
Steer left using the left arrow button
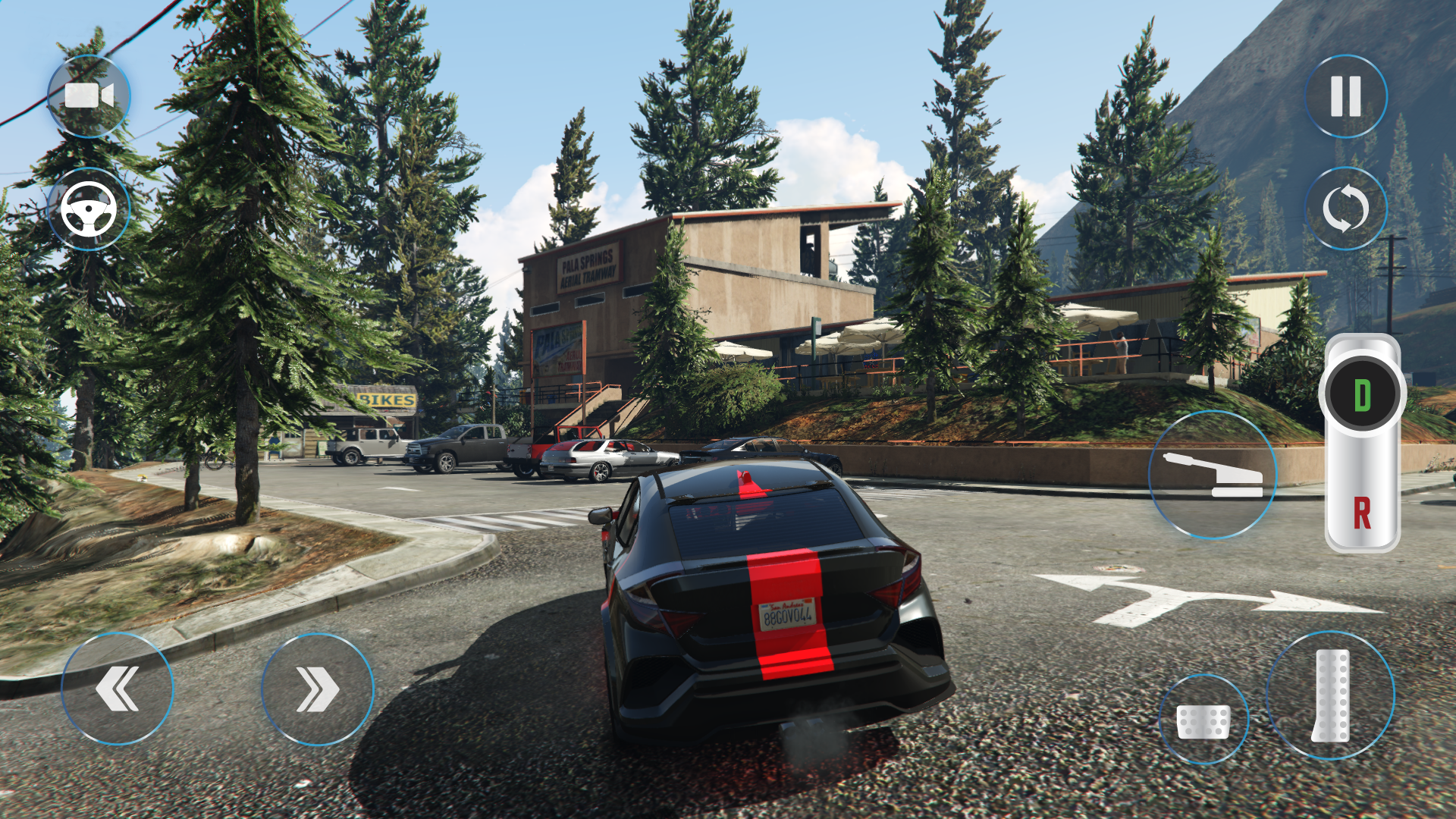coord(118,686)
